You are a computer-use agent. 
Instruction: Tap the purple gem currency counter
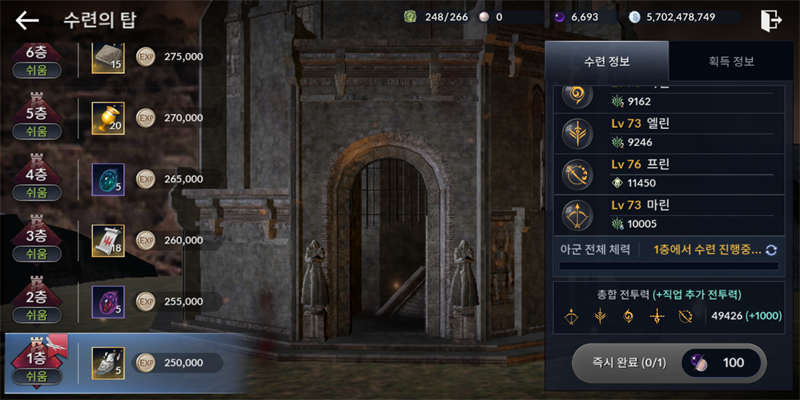pyautogui.click(x=576, y=17)
